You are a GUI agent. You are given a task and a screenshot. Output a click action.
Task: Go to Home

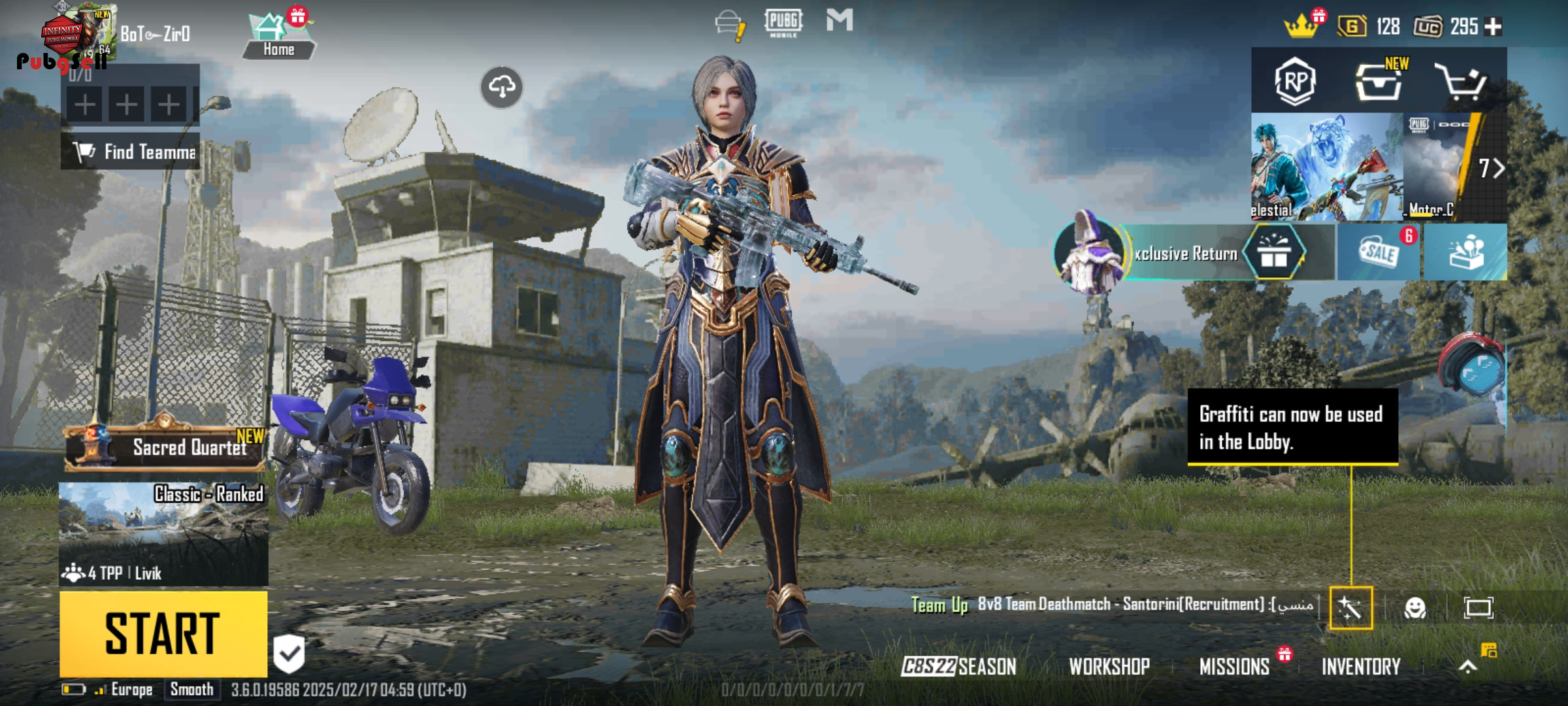pyautogui.click(x=278, y=37)
